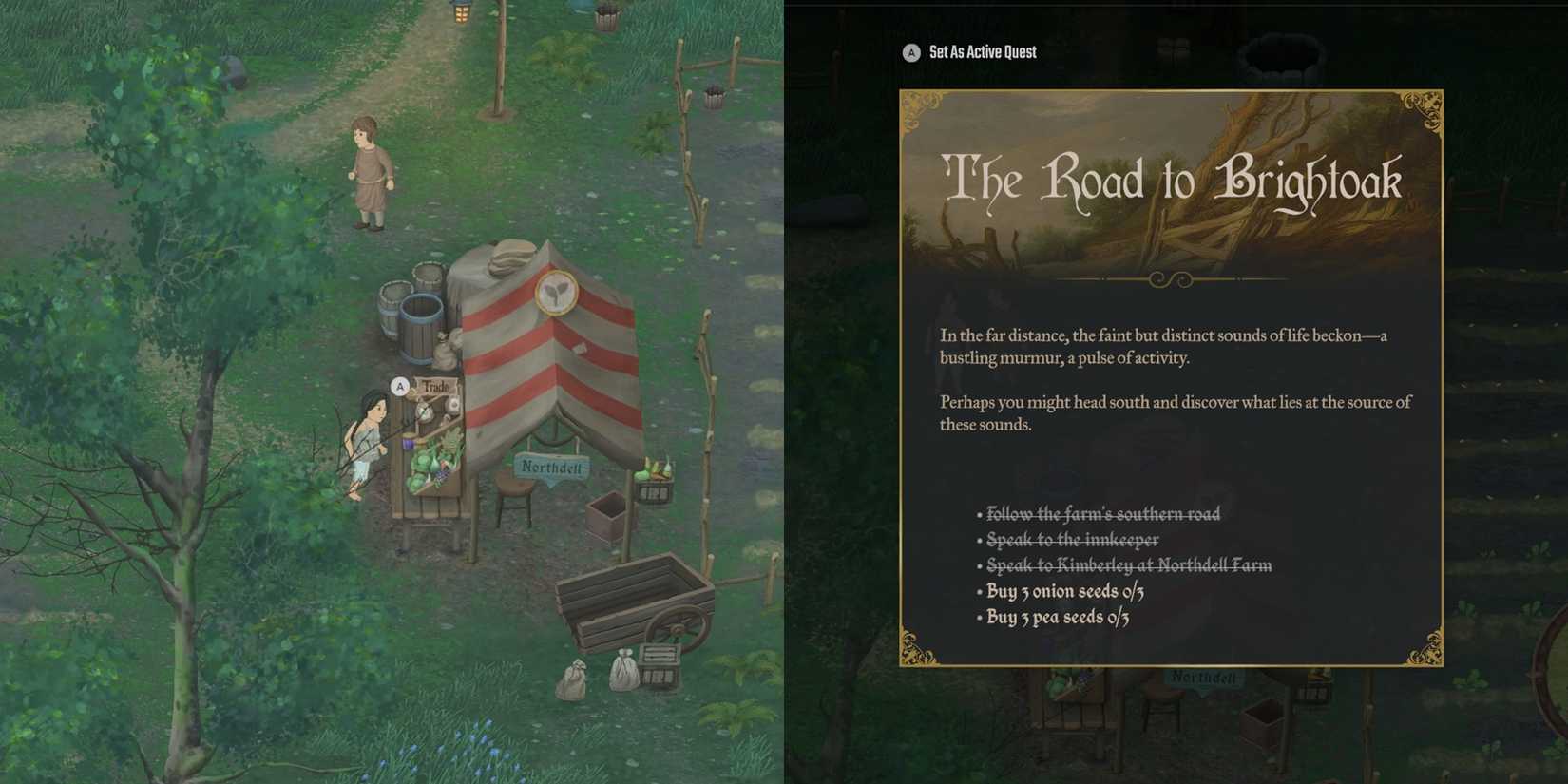Click the decorative divider under the quest title
Screen dimensions: 1568x784
point(1170,278)
